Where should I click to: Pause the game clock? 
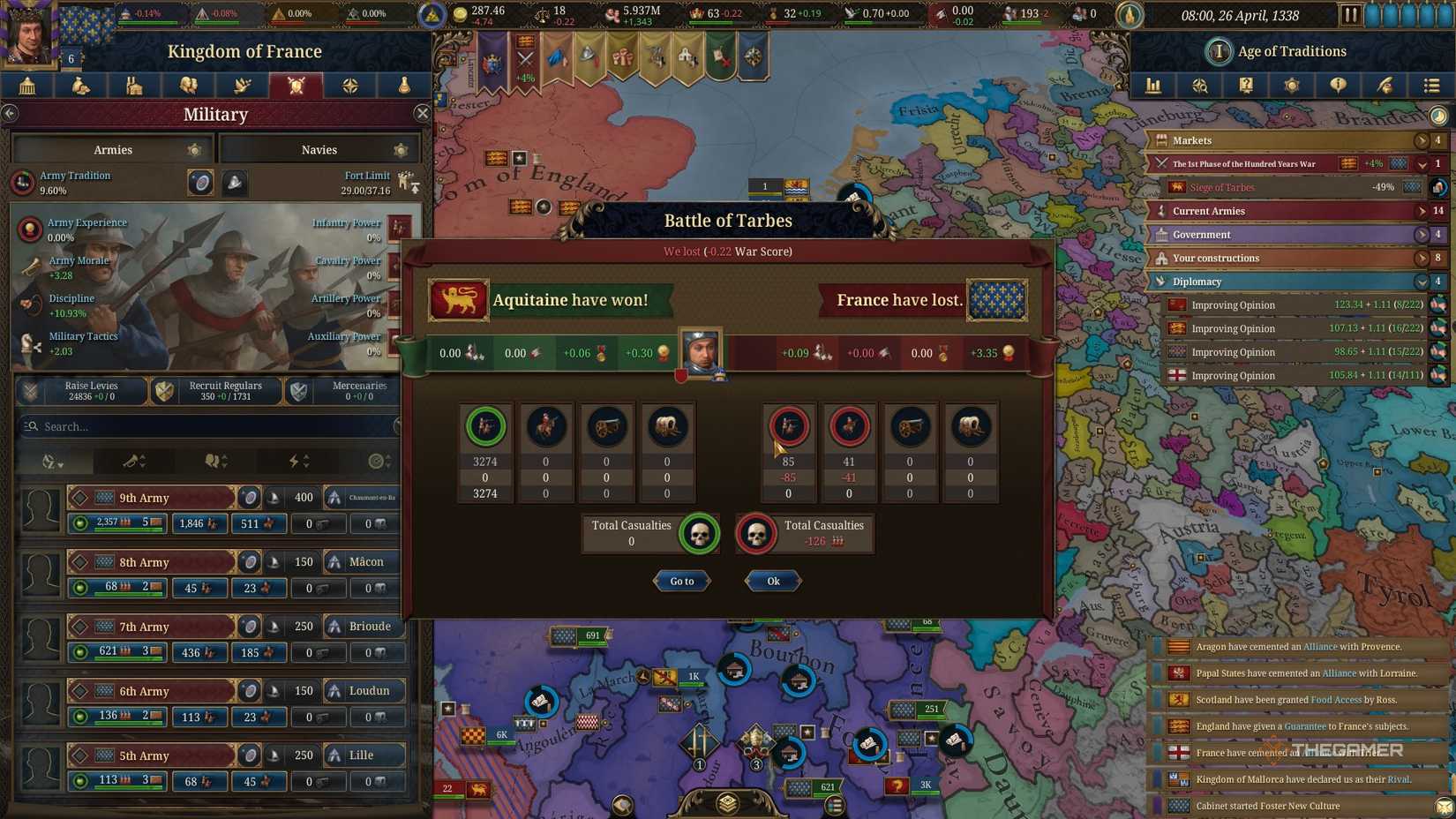point(1352,14)
